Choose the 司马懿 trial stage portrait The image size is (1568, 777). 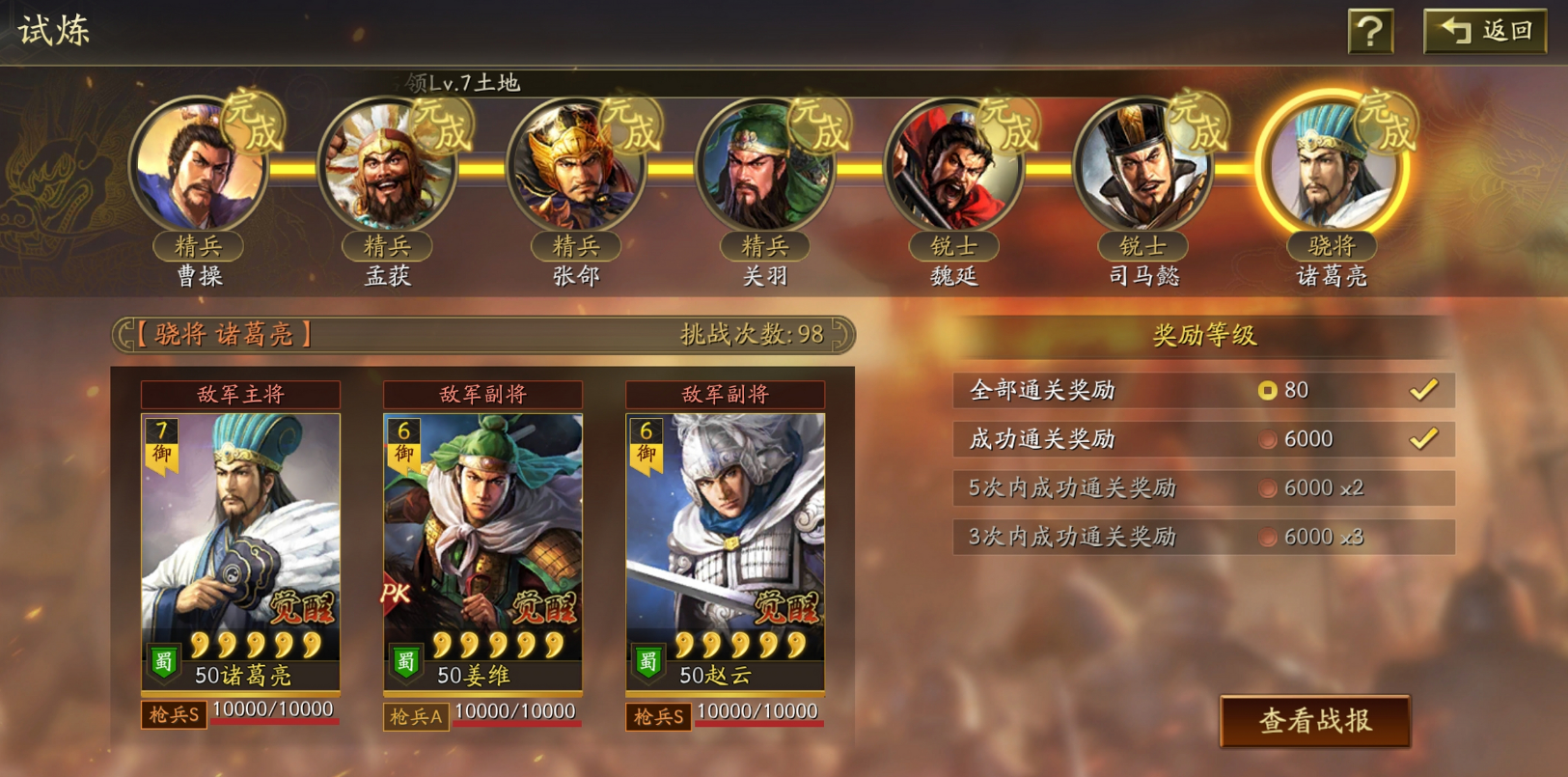[x=1142, y=166]
